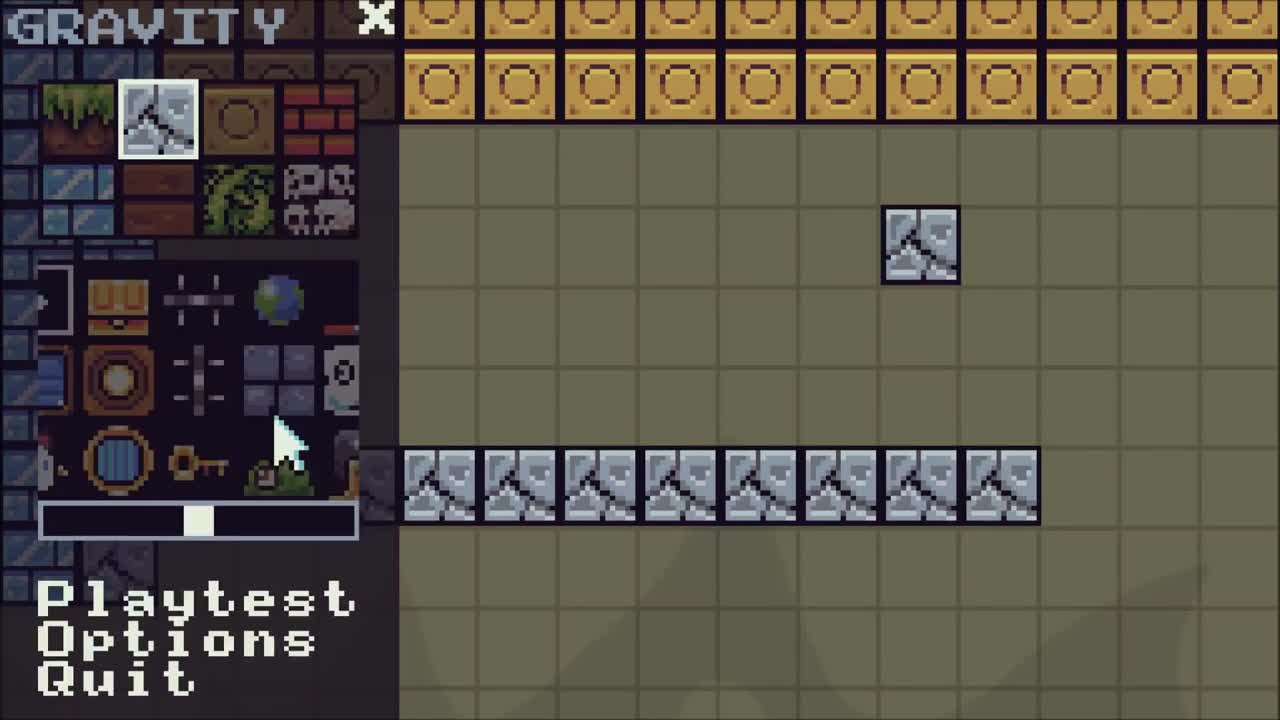Select the crate tile with circle emblem

[237, 120]
